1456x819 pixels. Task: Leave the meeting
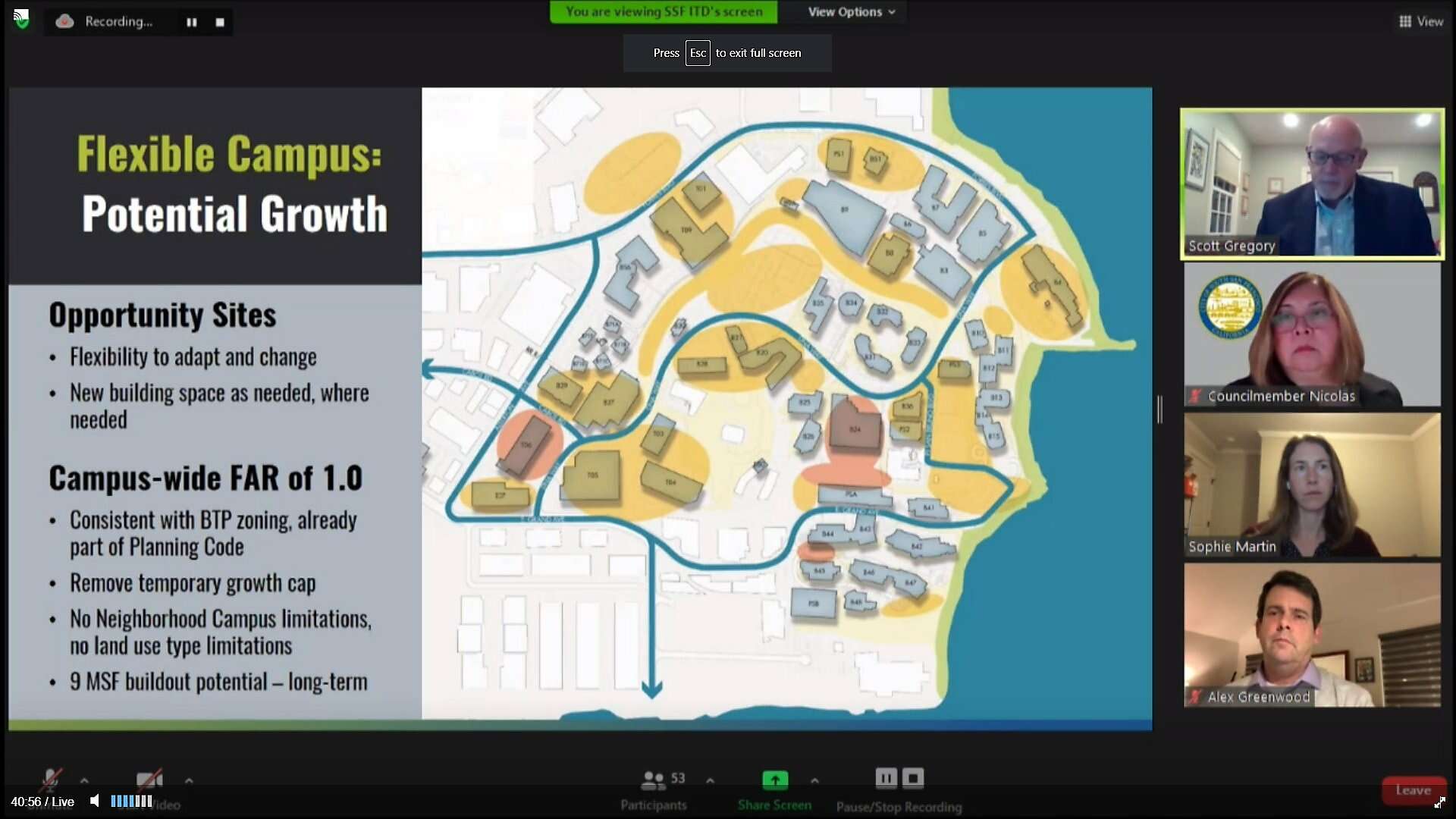click(x=1413, y=790)
